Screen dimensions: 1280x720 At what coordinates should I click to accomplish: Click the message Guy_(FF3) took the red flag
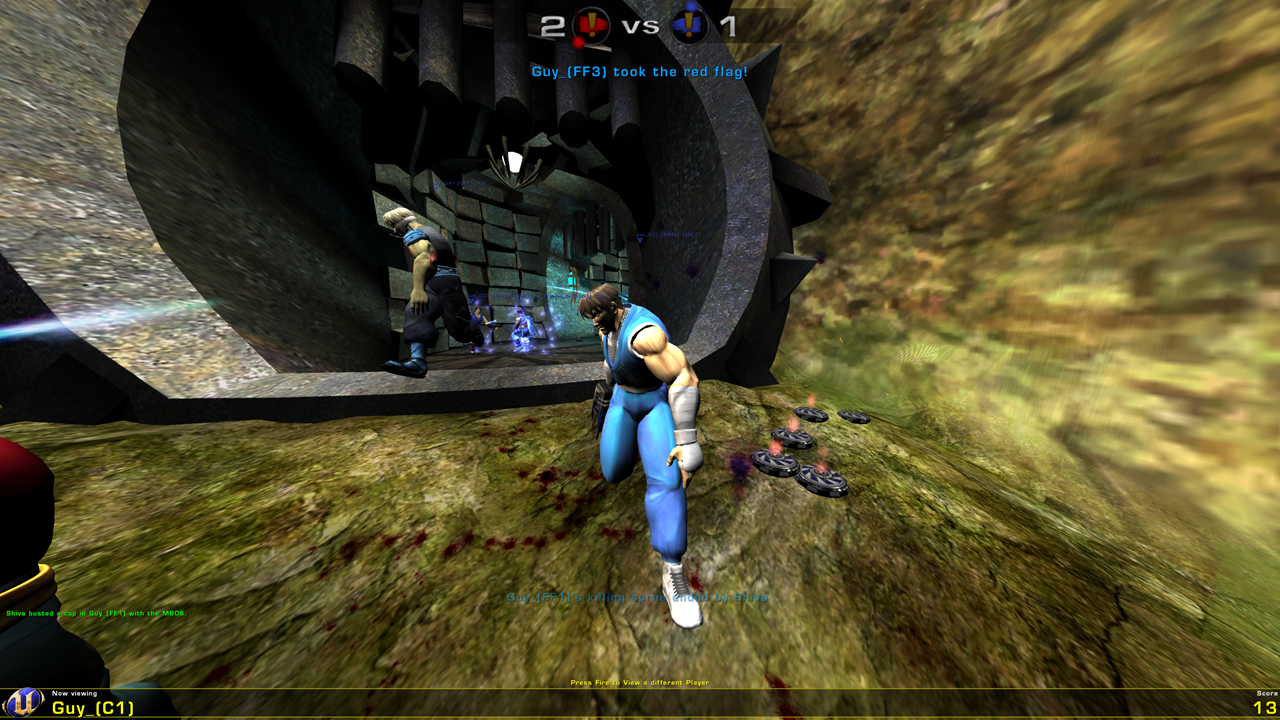click(640, 70)
